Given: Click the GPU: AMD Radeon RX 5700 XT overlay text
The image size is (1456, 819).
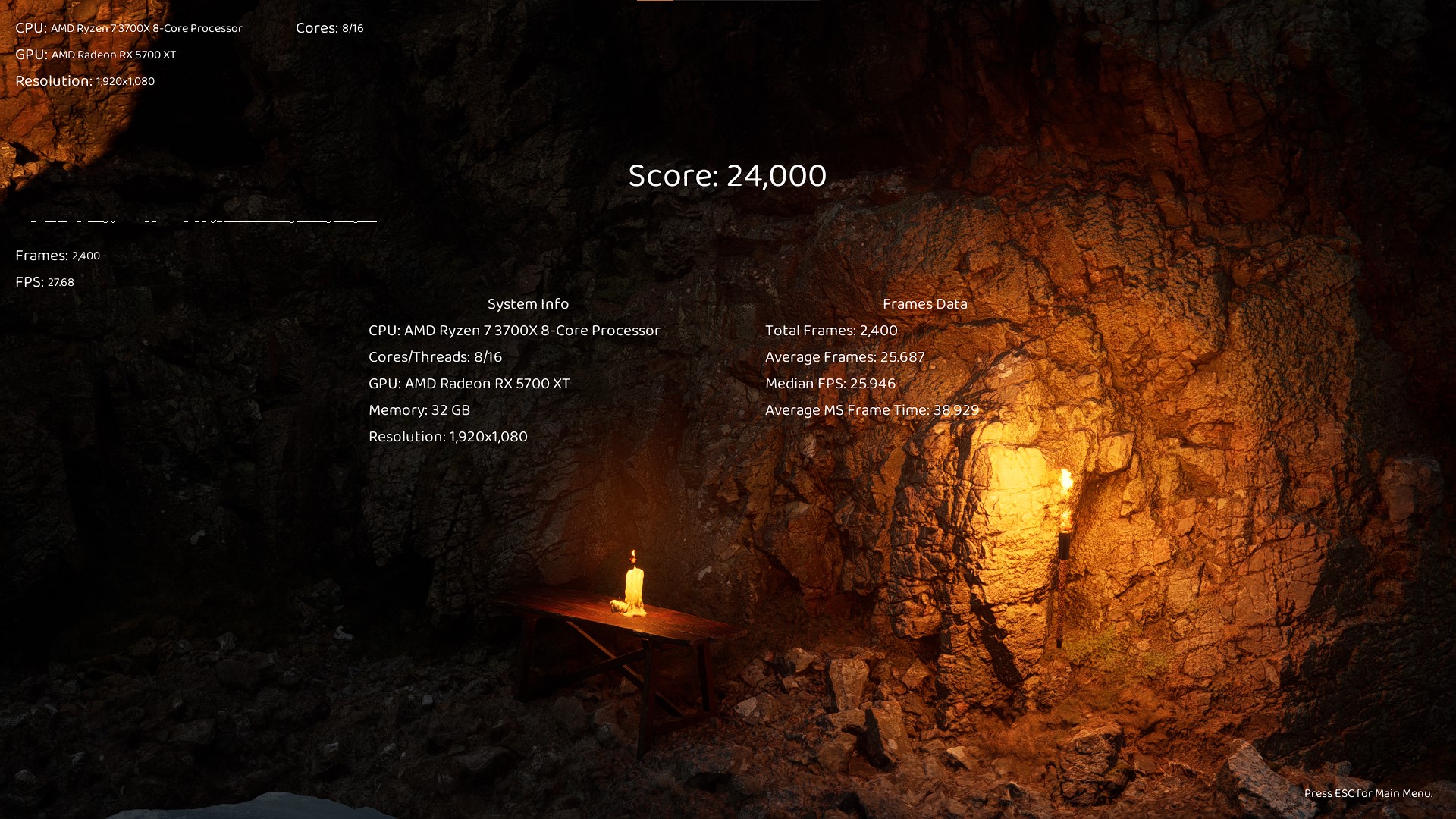Looking at the screenshot, I should coord(96,55).
